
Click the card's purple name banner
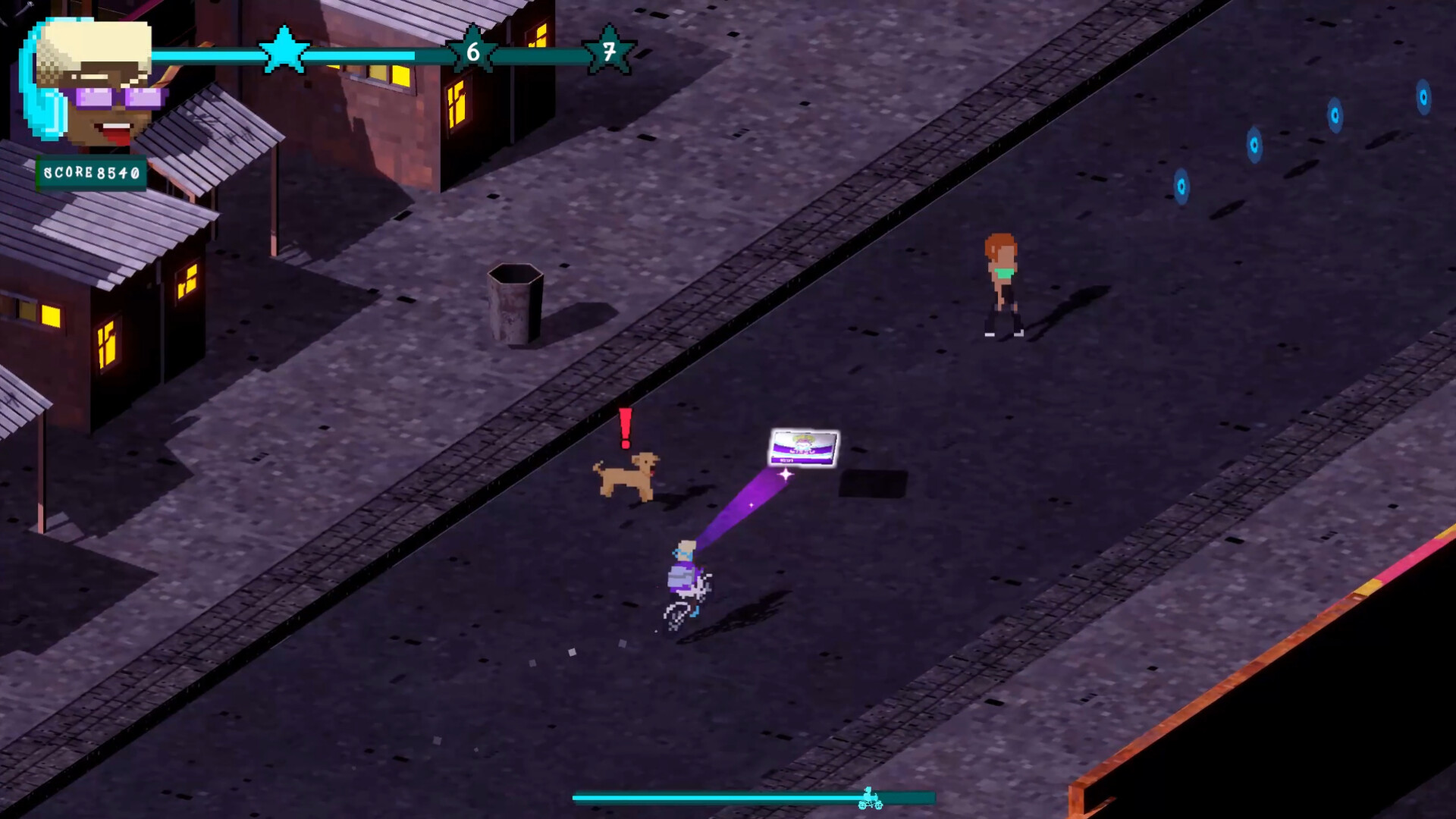click(802, 451)
